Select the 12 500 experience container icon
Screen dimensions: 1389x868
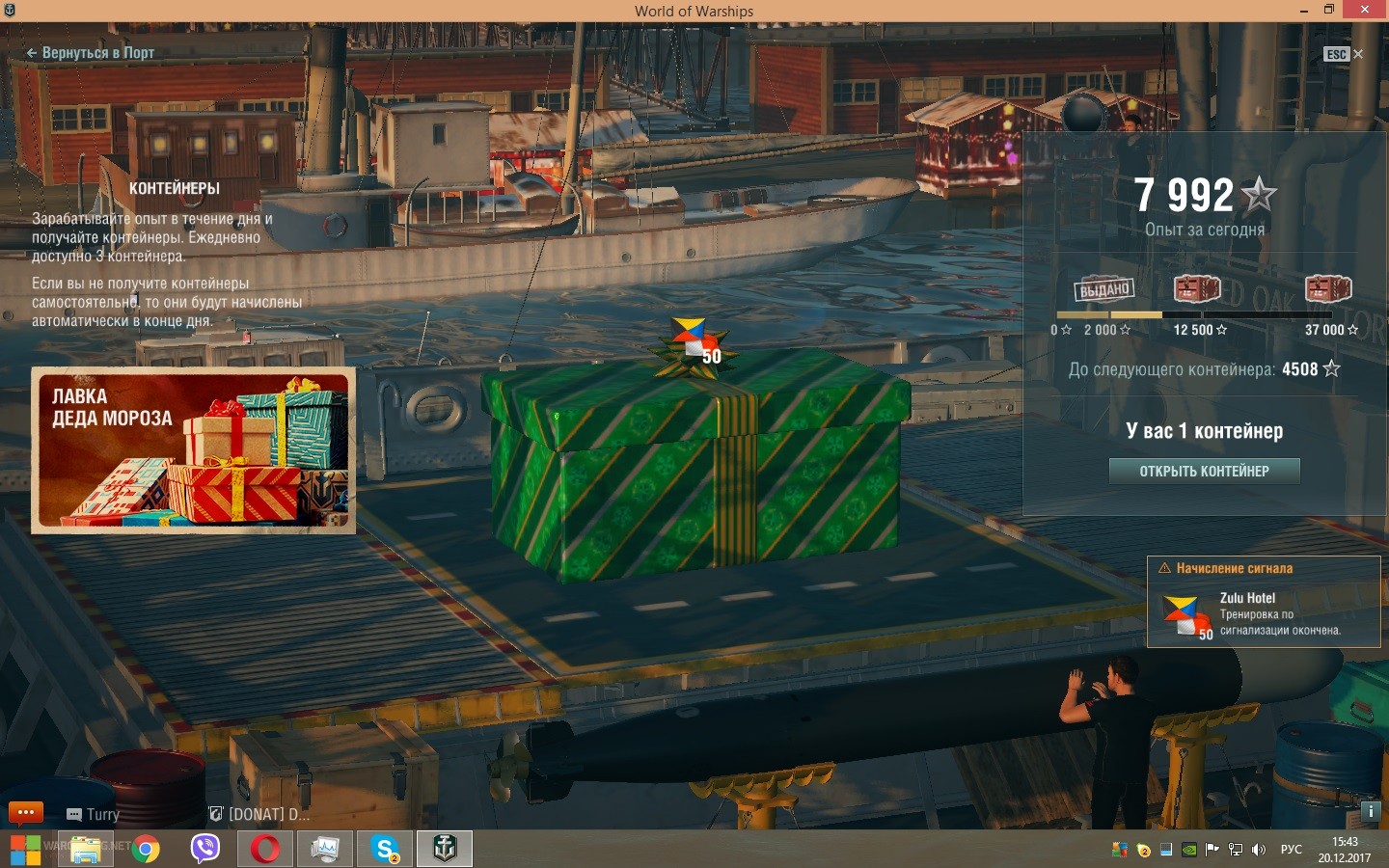pos(1197,288)
